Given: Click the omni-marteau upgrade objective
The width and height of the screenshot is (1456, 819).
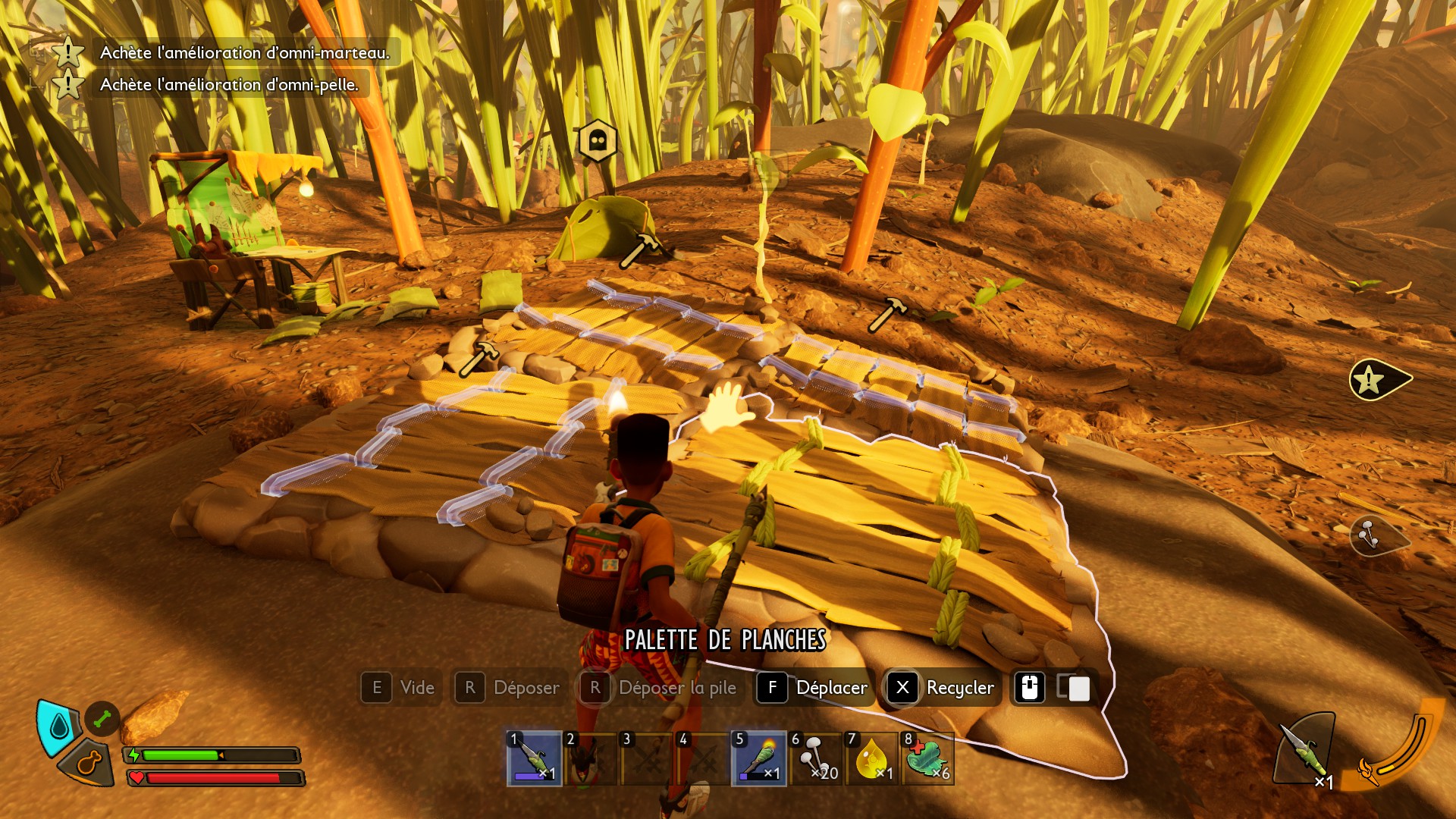Looking at the screenshot, I should click(244, 52).
